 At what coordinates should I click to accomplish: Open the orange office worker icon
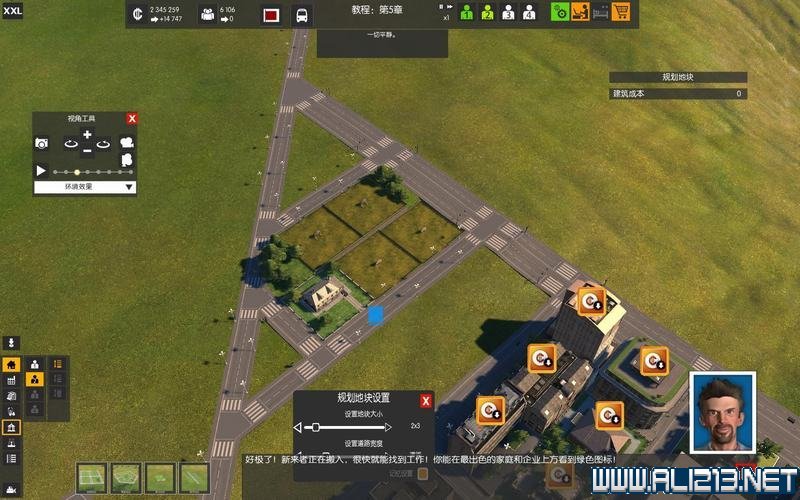[x=579, y=12]
